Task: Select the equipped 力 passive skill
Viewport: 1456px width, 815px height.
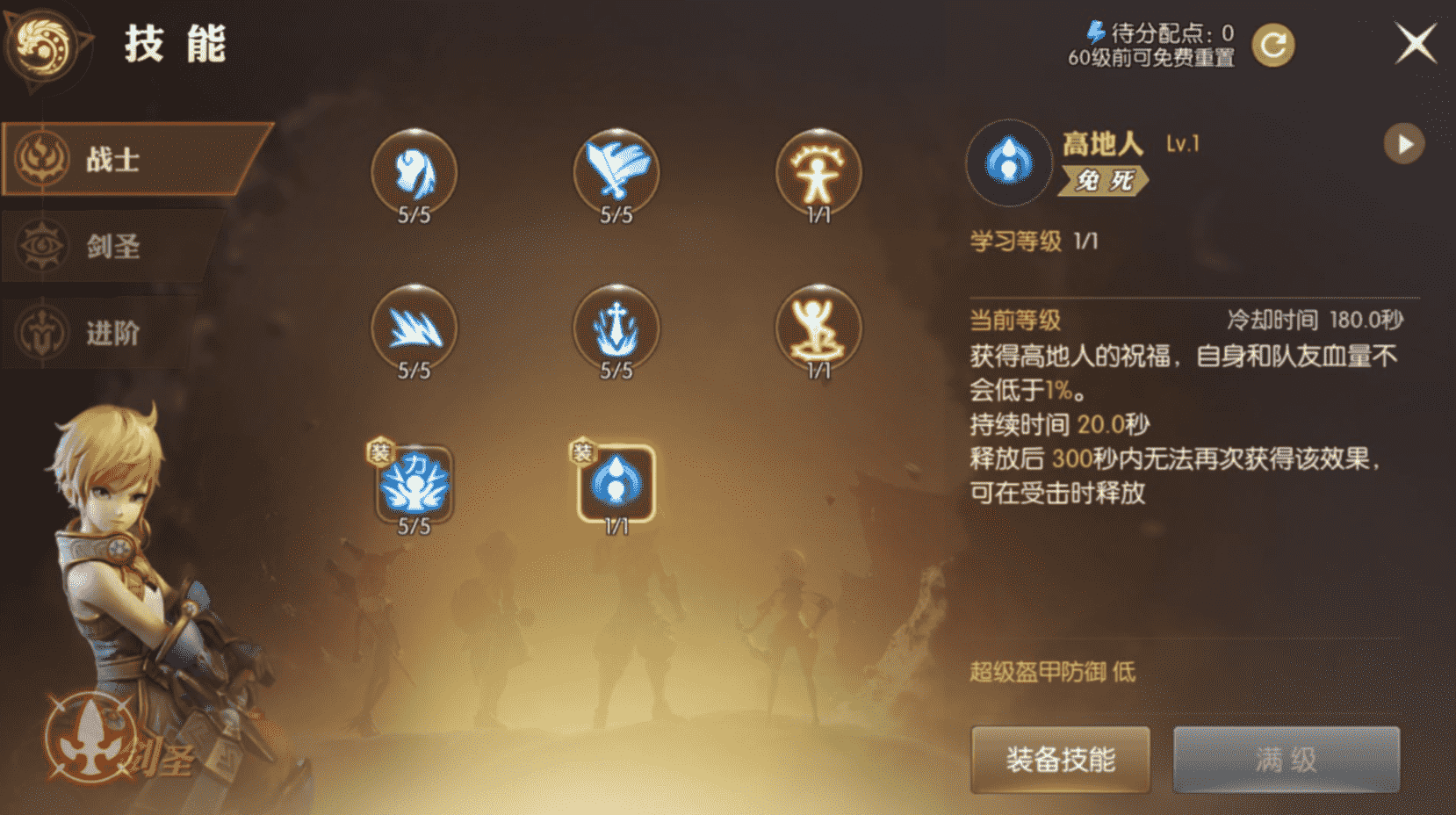Action: 413,485
